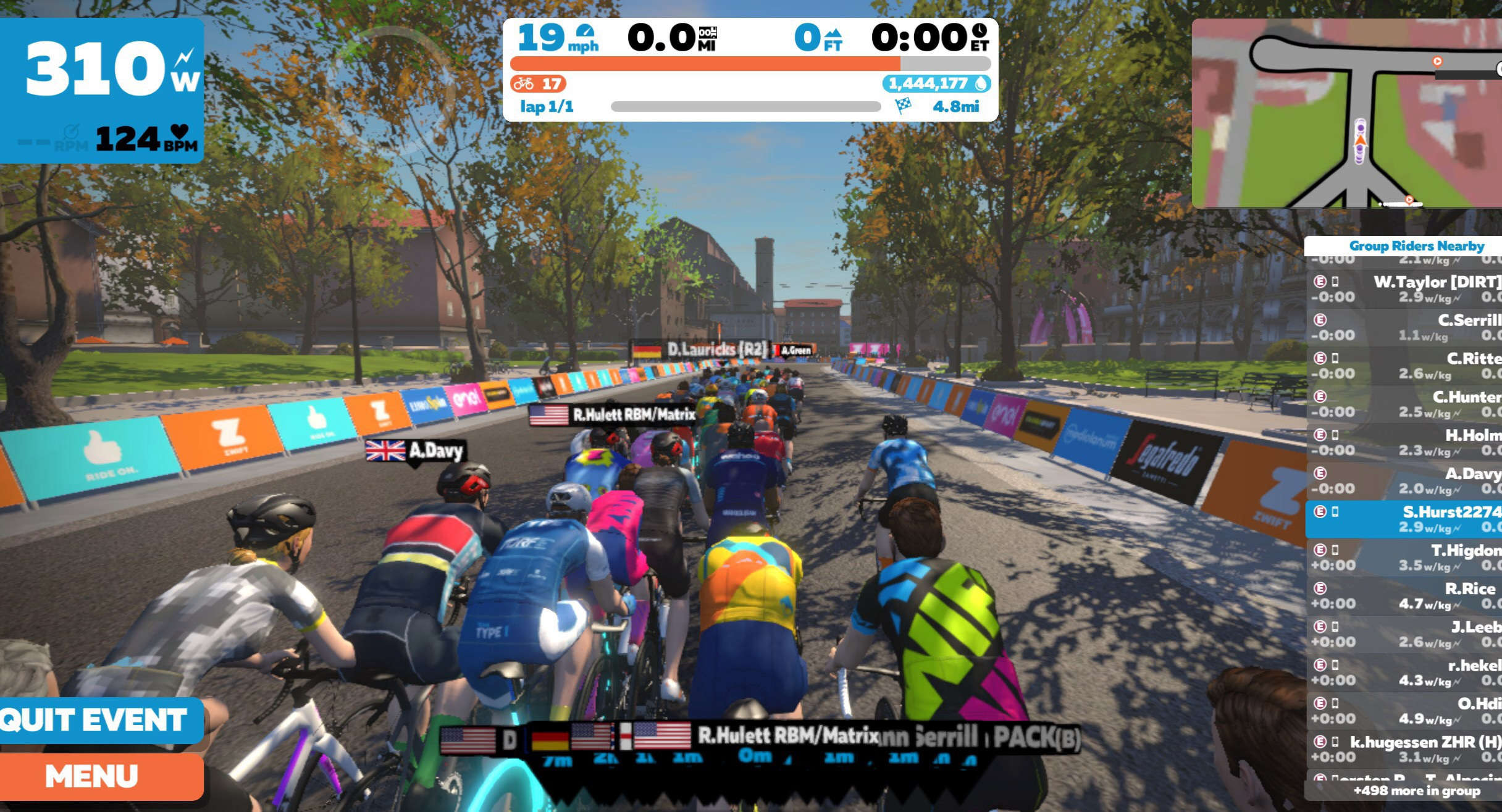Click the QUIT EVENT button

(99, 720)
